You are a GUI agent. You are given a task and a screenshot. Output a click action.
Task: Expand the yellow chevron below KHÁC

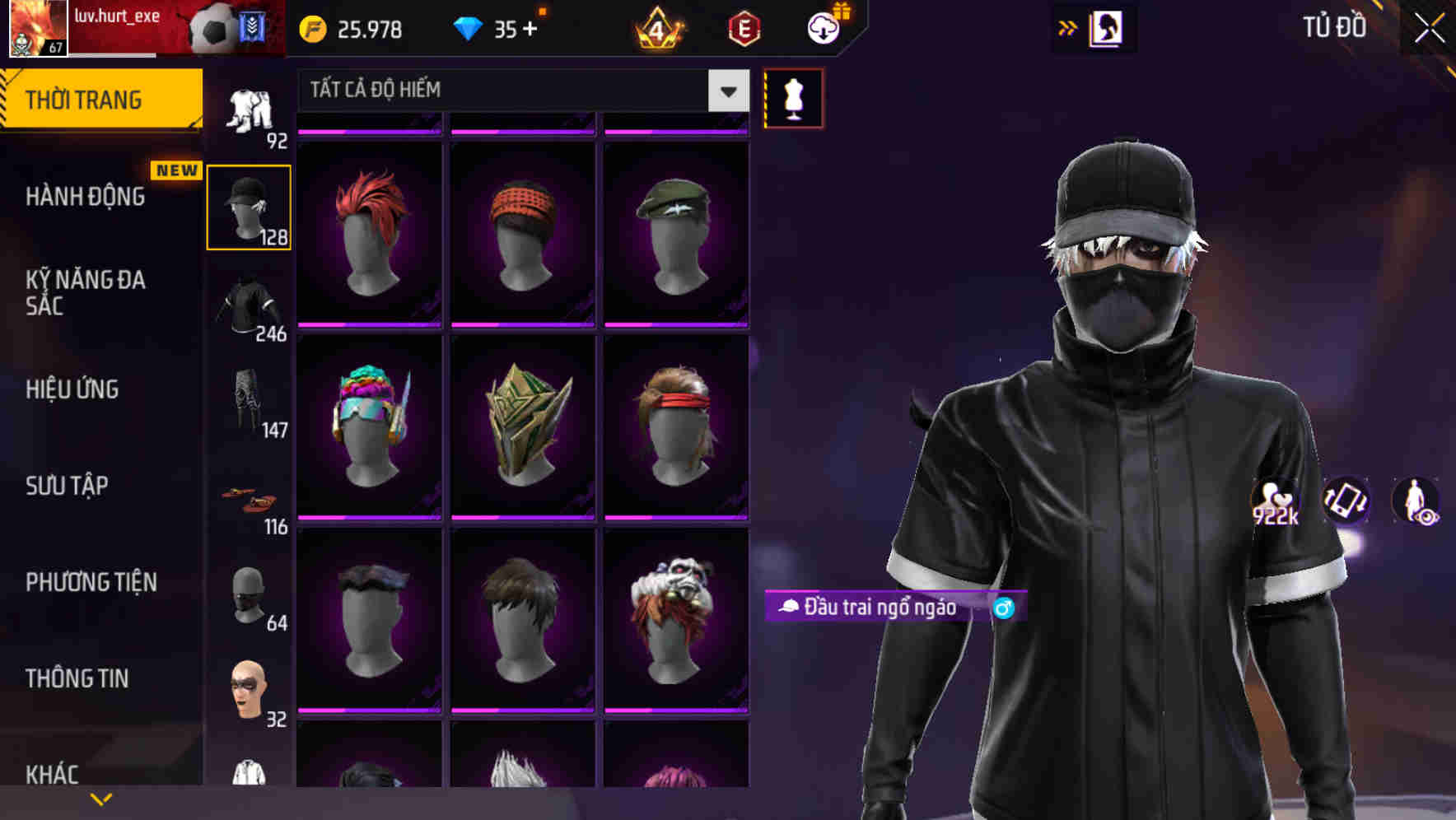pos(101,799)
